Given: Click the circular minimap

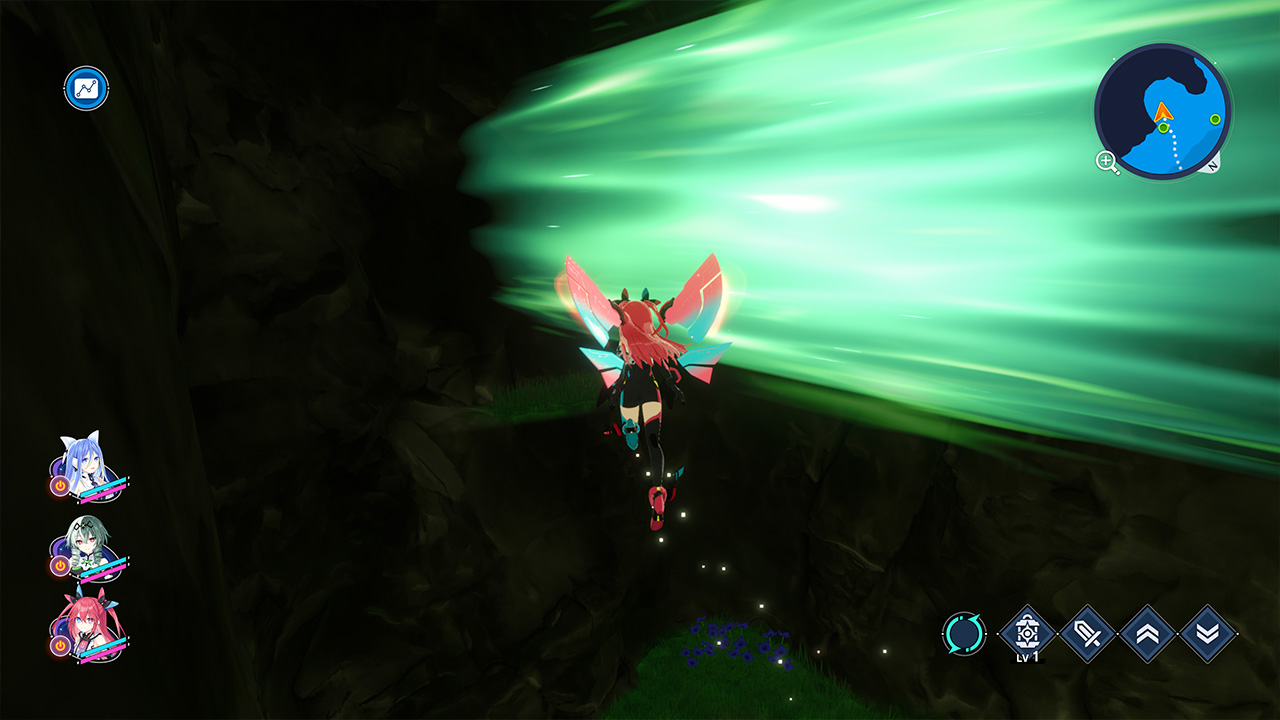Looking at the screenshot, I should 1162,110.
